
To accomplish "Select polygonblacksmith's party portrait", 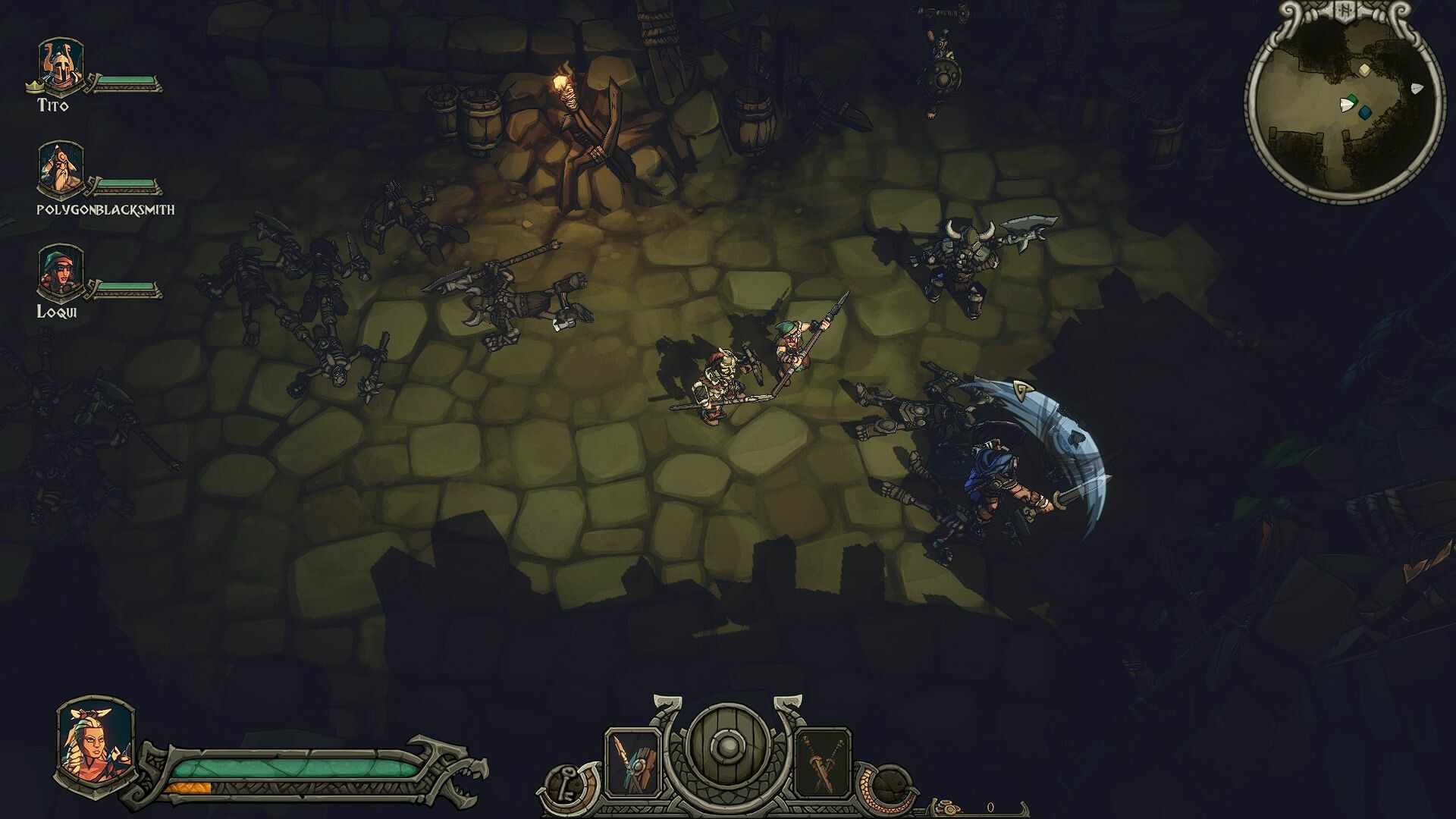I will pyautogui.click(x=59, y=168).
